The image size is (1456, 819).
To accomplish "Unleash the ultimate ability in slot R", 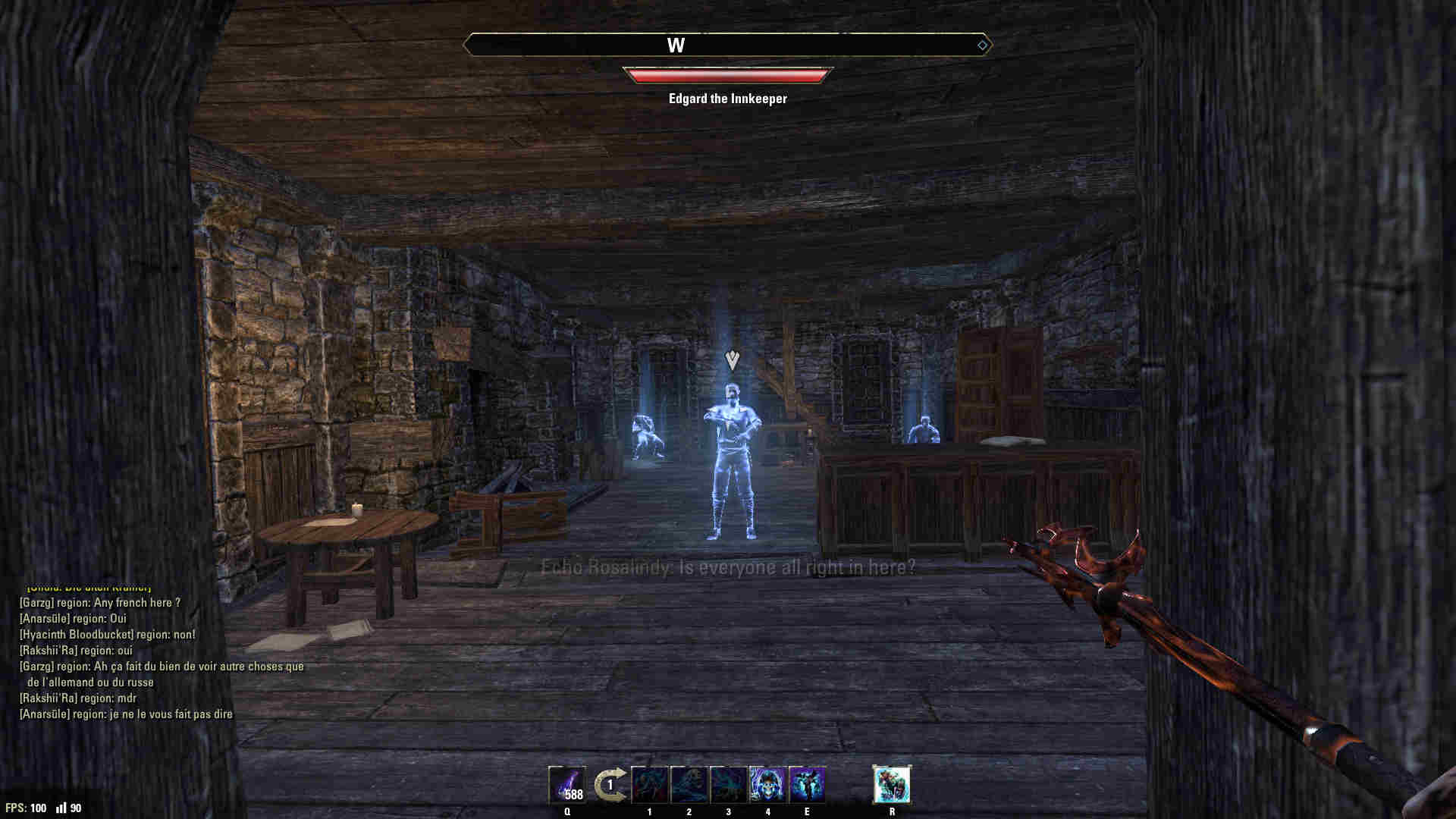I will pyautogui.click(x=892, y=785).
